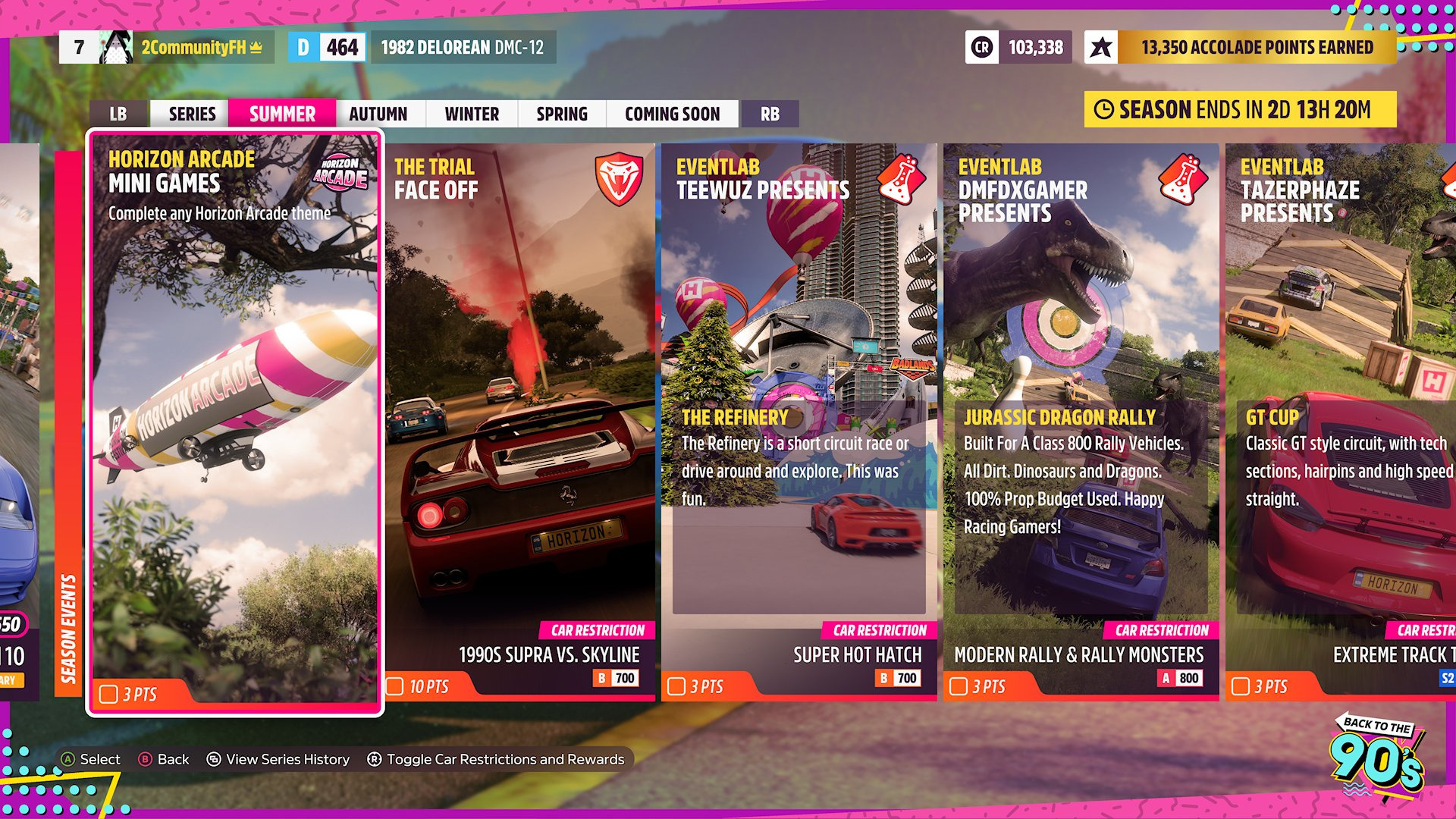Screen dimensions: 1456x819
Task: Open the Coming Soon tab
Action: pyautogui.click(x=672, y=114)
